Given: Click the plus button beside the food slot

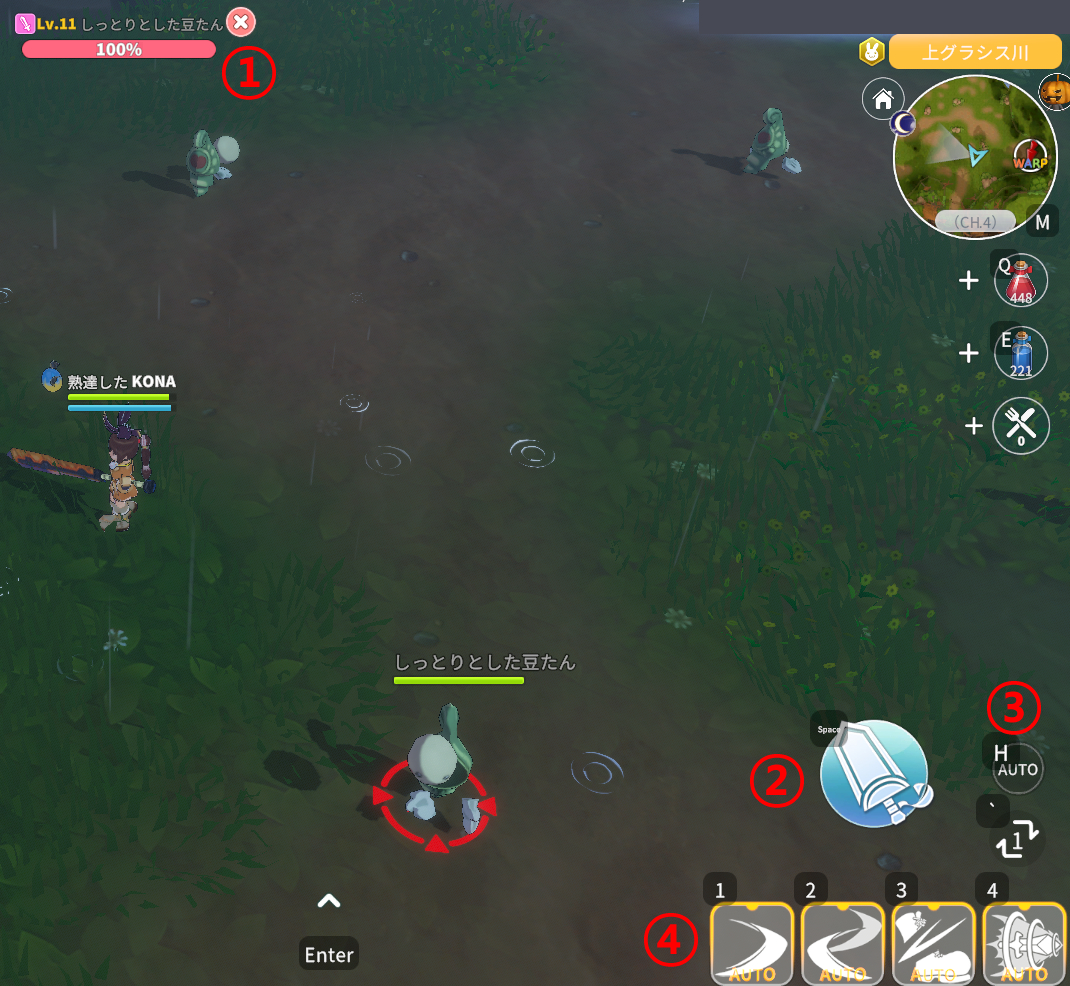Looking at the screenshot, I should click(973, 427).
